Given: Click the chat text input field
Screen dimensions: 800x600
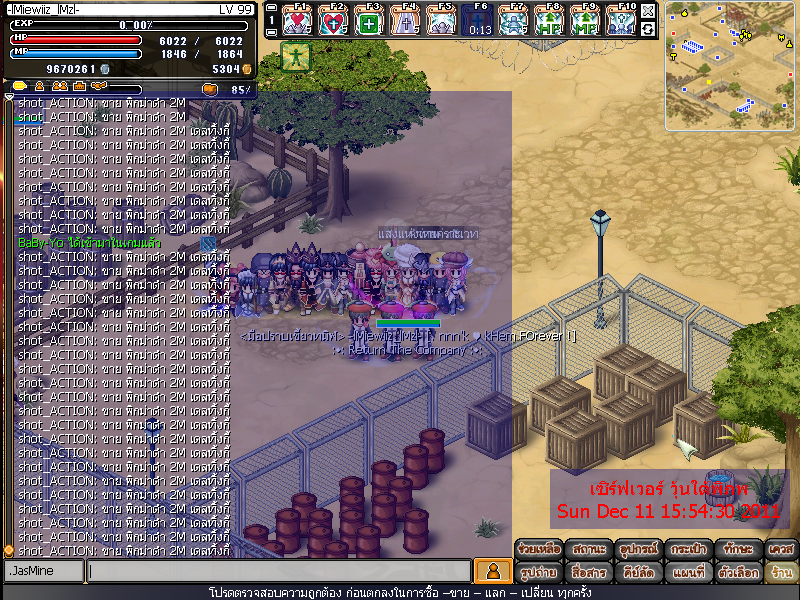Looking at the screenshot, I should coord(278,571).
